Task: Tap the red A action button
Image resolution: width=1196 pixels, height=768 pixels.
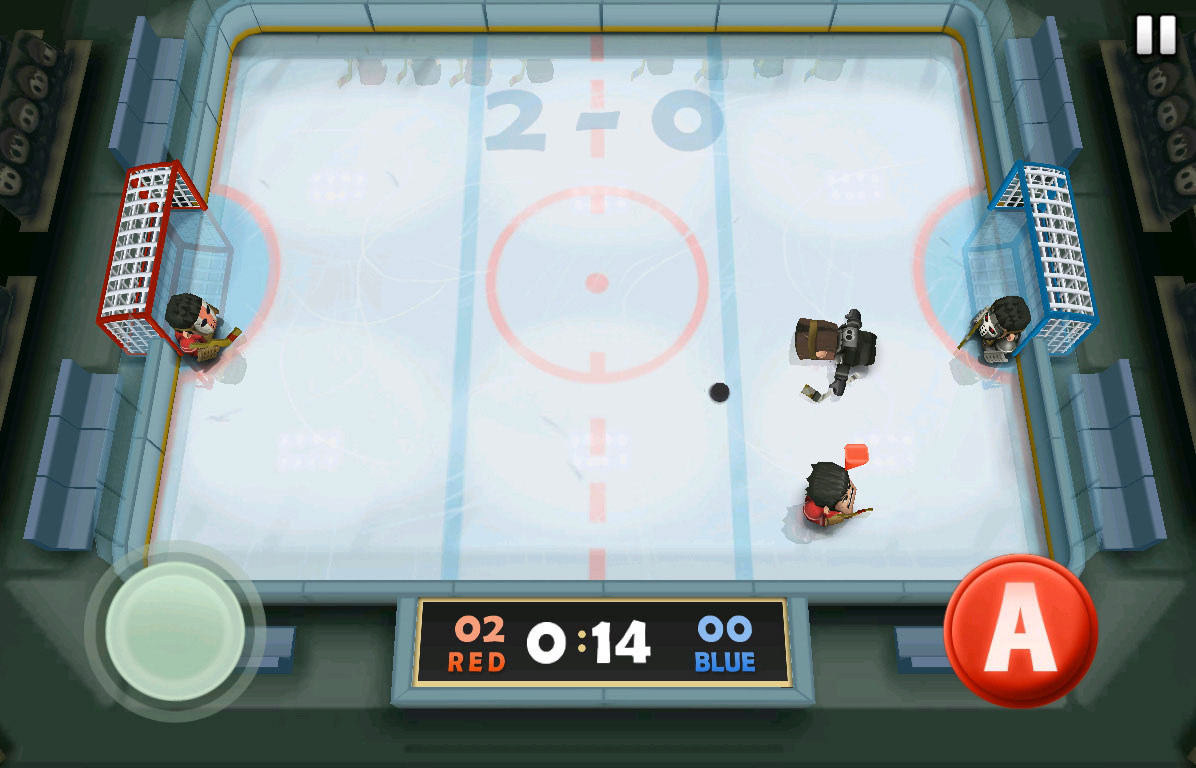Action: [1020, 632]
